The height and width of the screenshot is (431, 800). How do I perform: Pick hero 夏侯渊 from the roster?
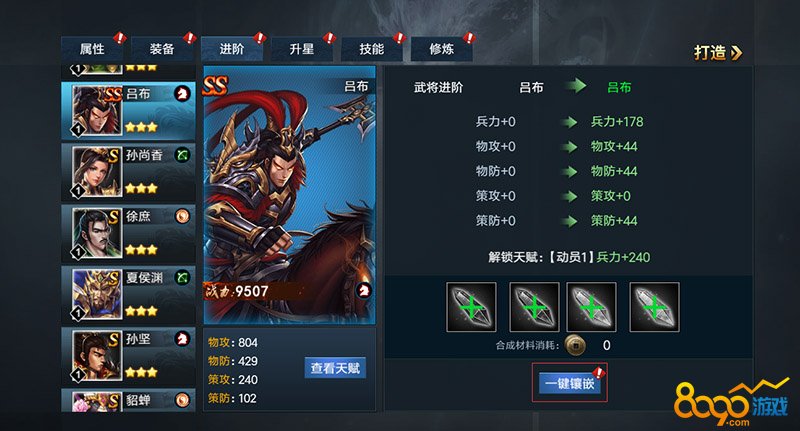[130, 294]
